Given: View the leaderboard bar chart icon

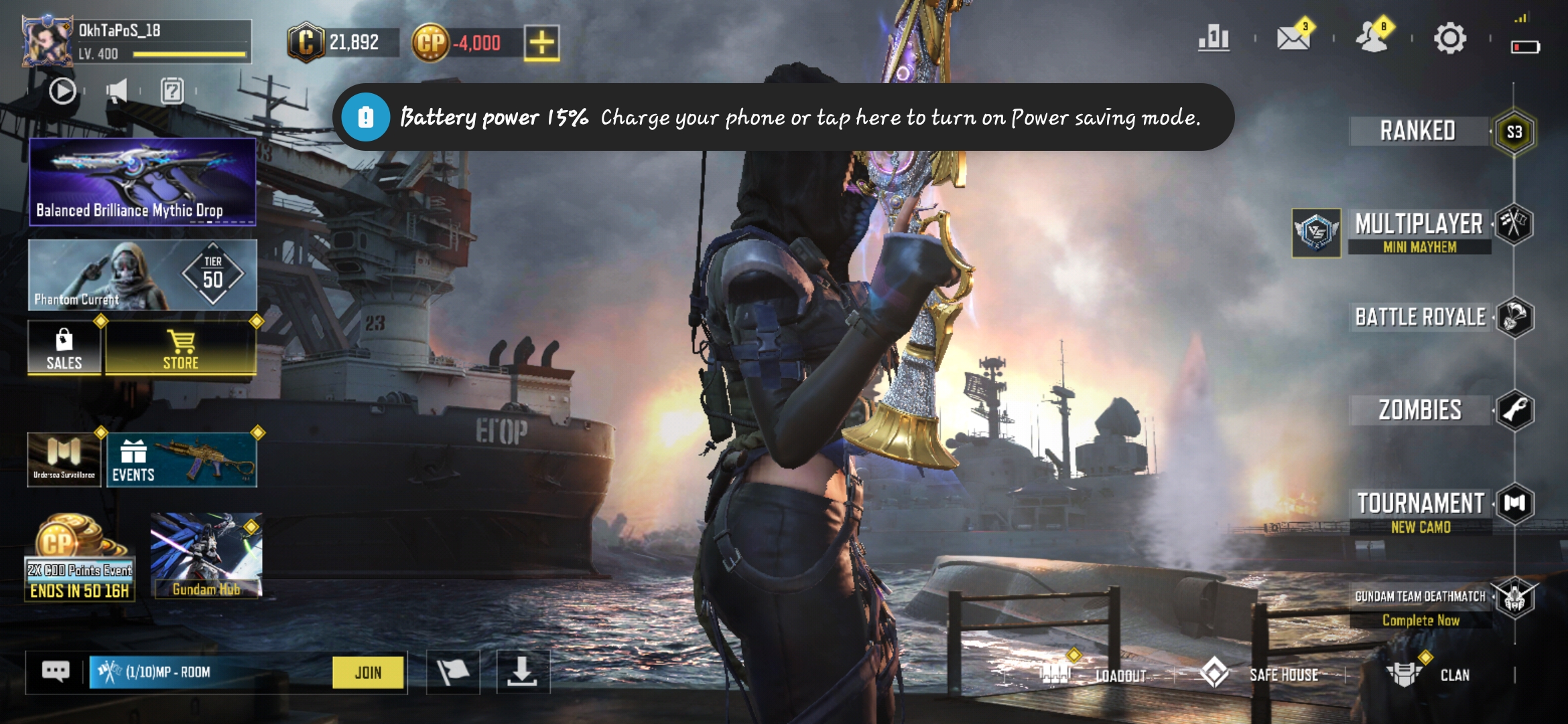Looking at the screenshot, I should click(x=1214, y=38).
